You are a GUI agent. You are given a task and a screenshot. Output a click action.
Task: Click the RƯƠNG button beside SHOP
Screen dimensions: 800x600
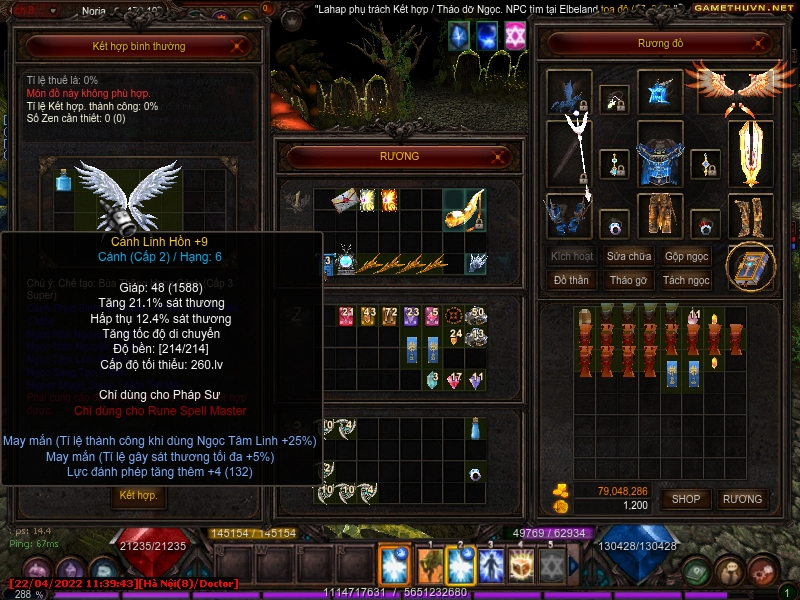742,498
